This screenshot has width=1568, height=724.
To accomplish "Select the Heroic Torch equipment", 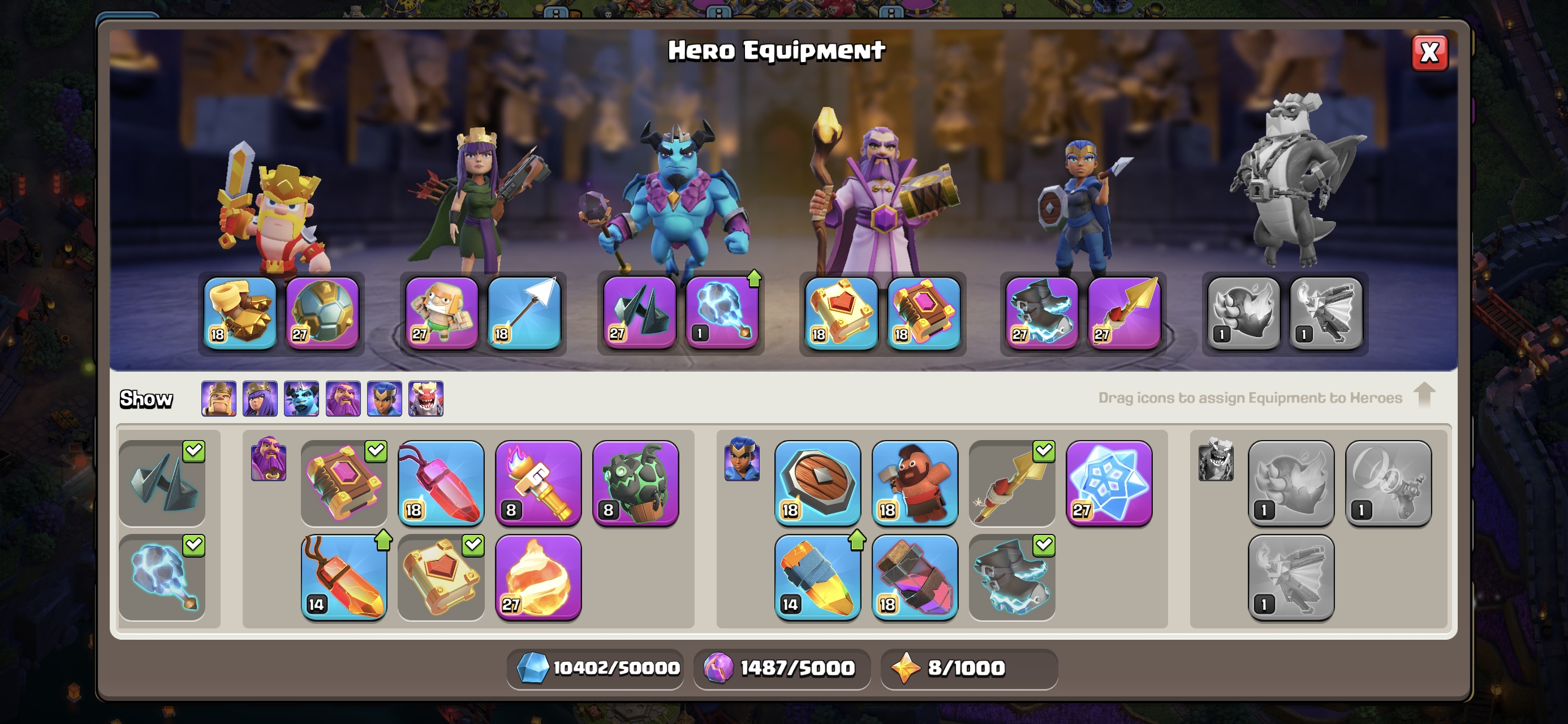I will click(538, 484).
